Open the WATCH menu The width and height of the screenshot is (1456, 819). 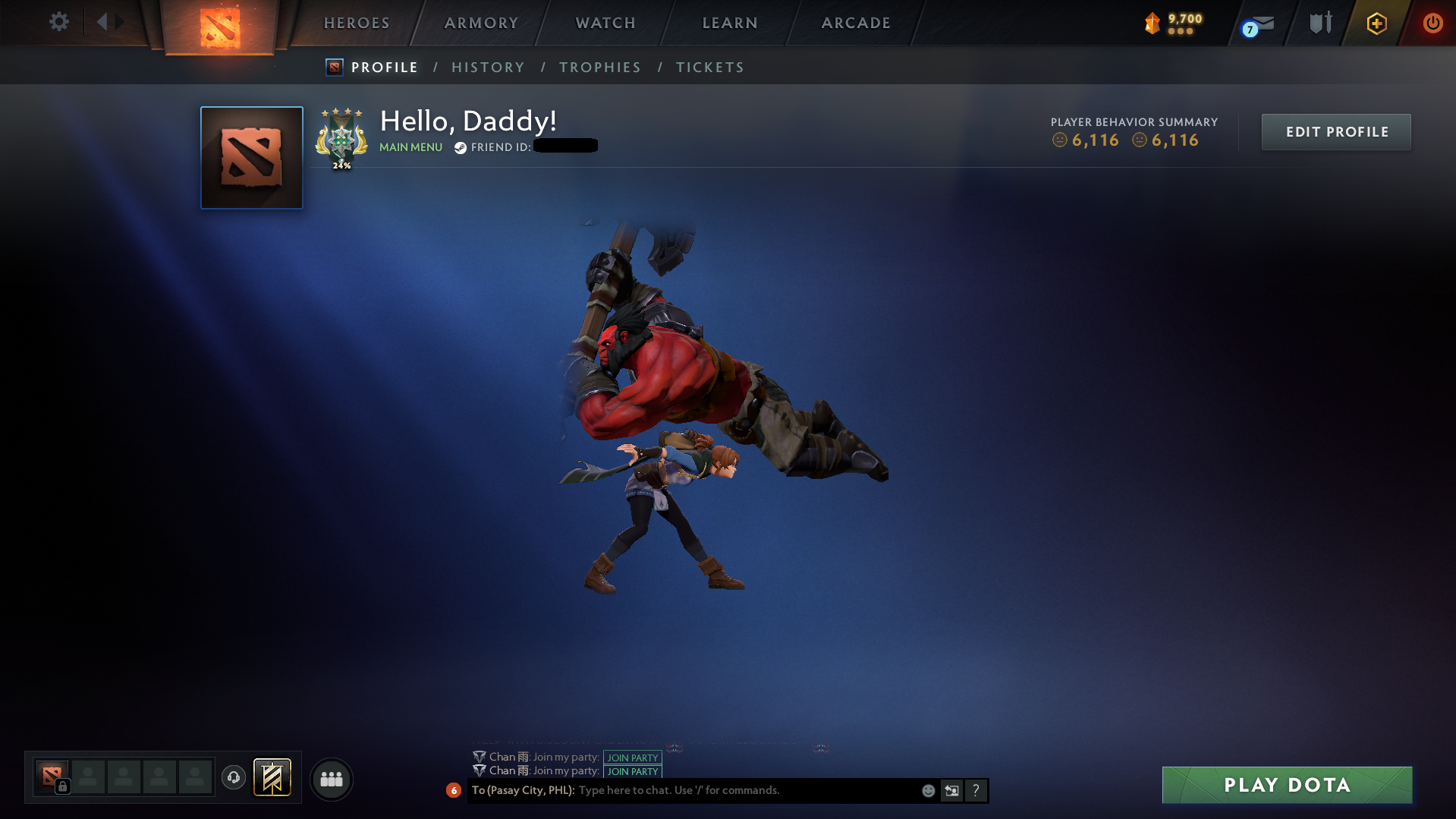[605, 23]
